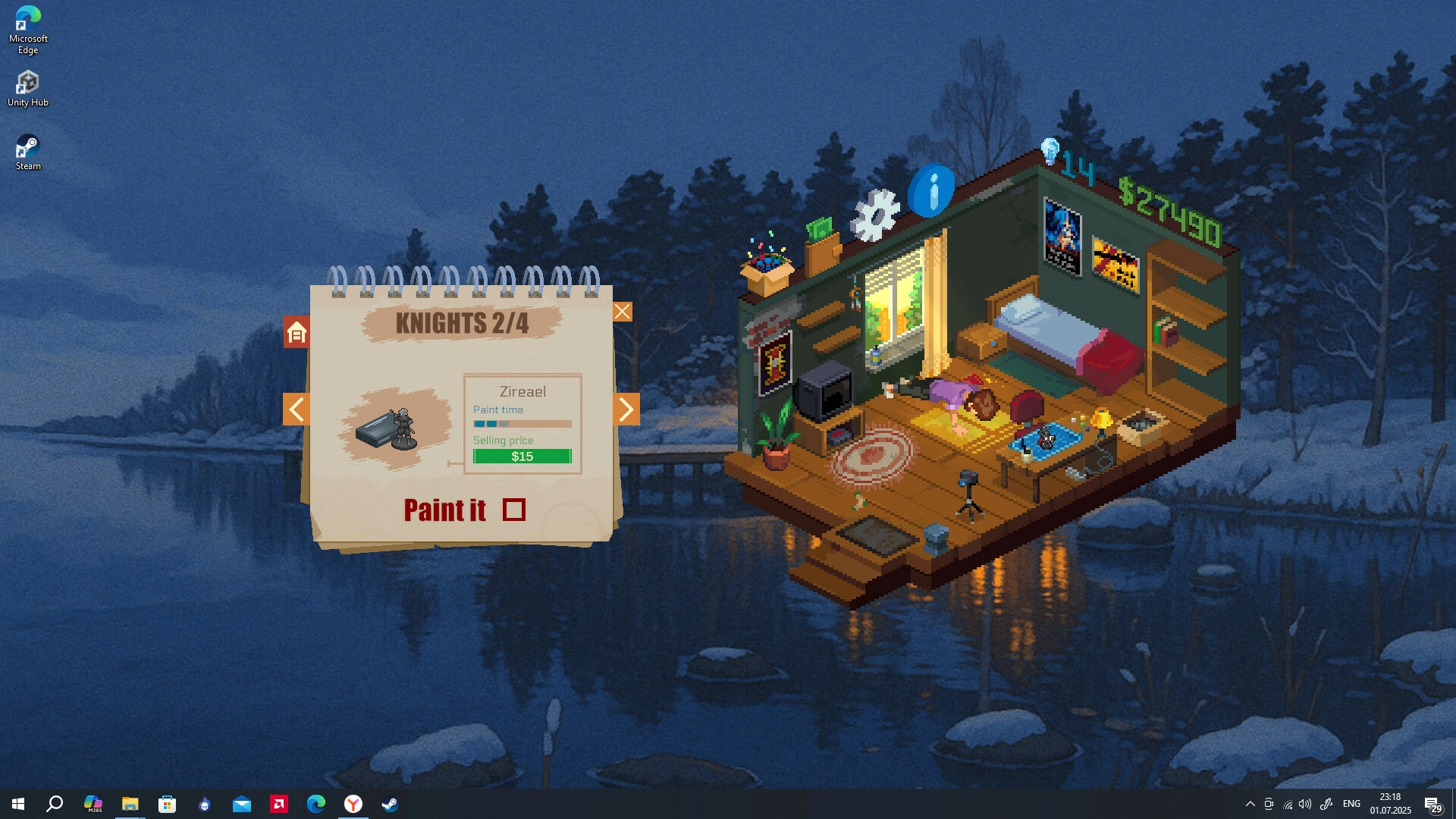
Task: Open the Windows Start menu
Action: point(18,804)
